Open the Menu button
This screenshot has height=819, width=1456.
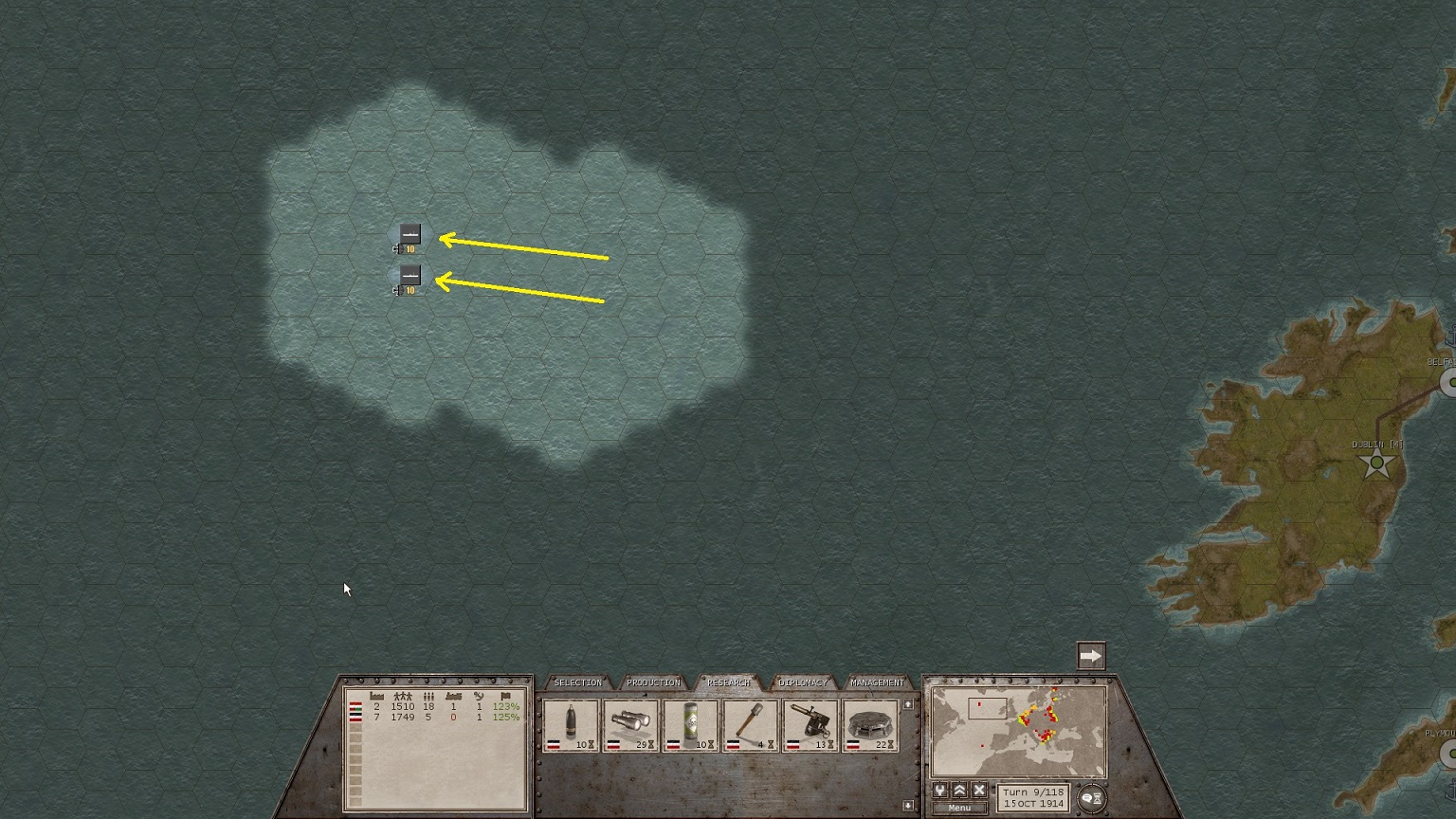(959, 808)
